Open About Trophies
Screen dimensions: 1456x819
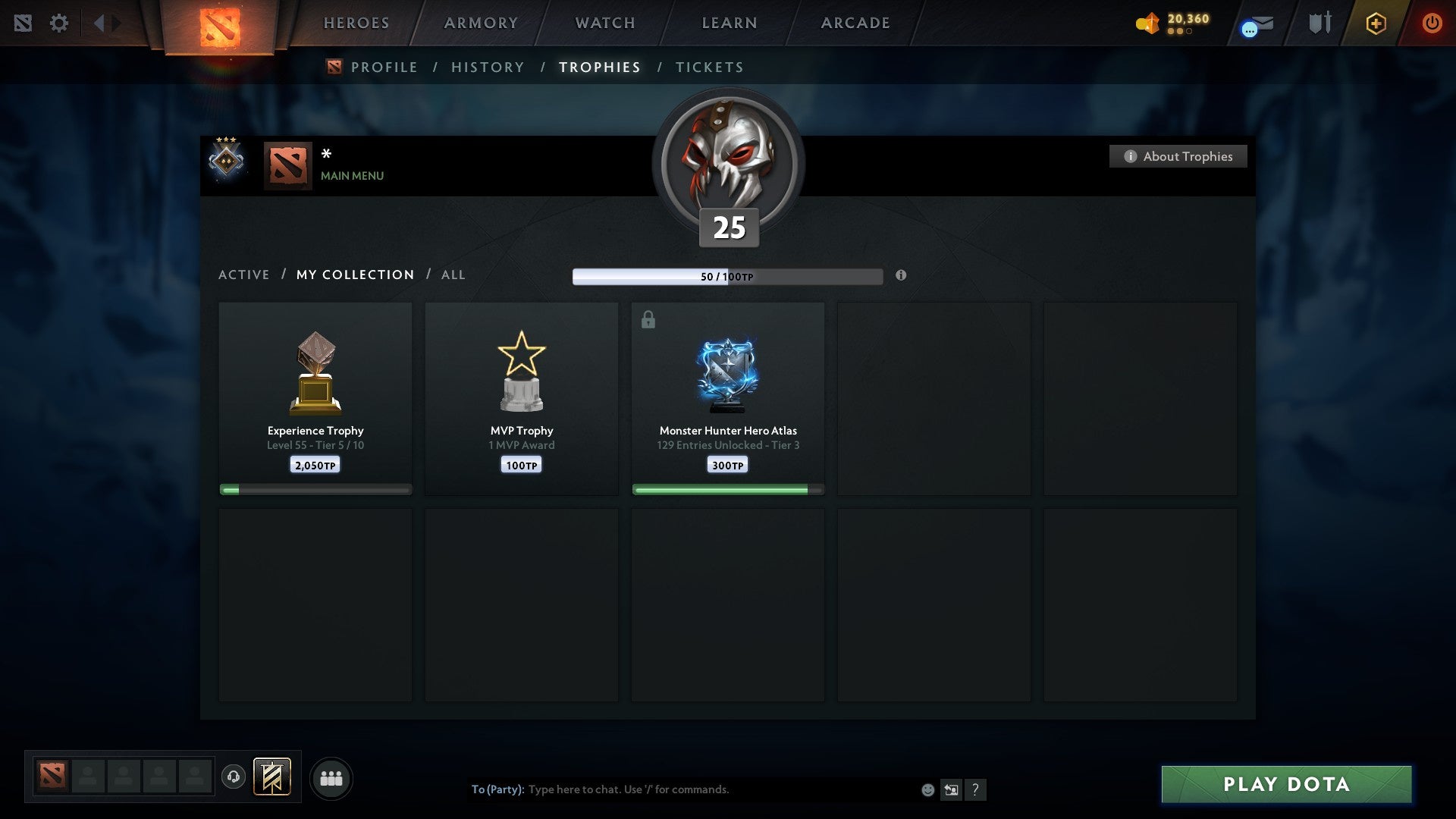1178,156
